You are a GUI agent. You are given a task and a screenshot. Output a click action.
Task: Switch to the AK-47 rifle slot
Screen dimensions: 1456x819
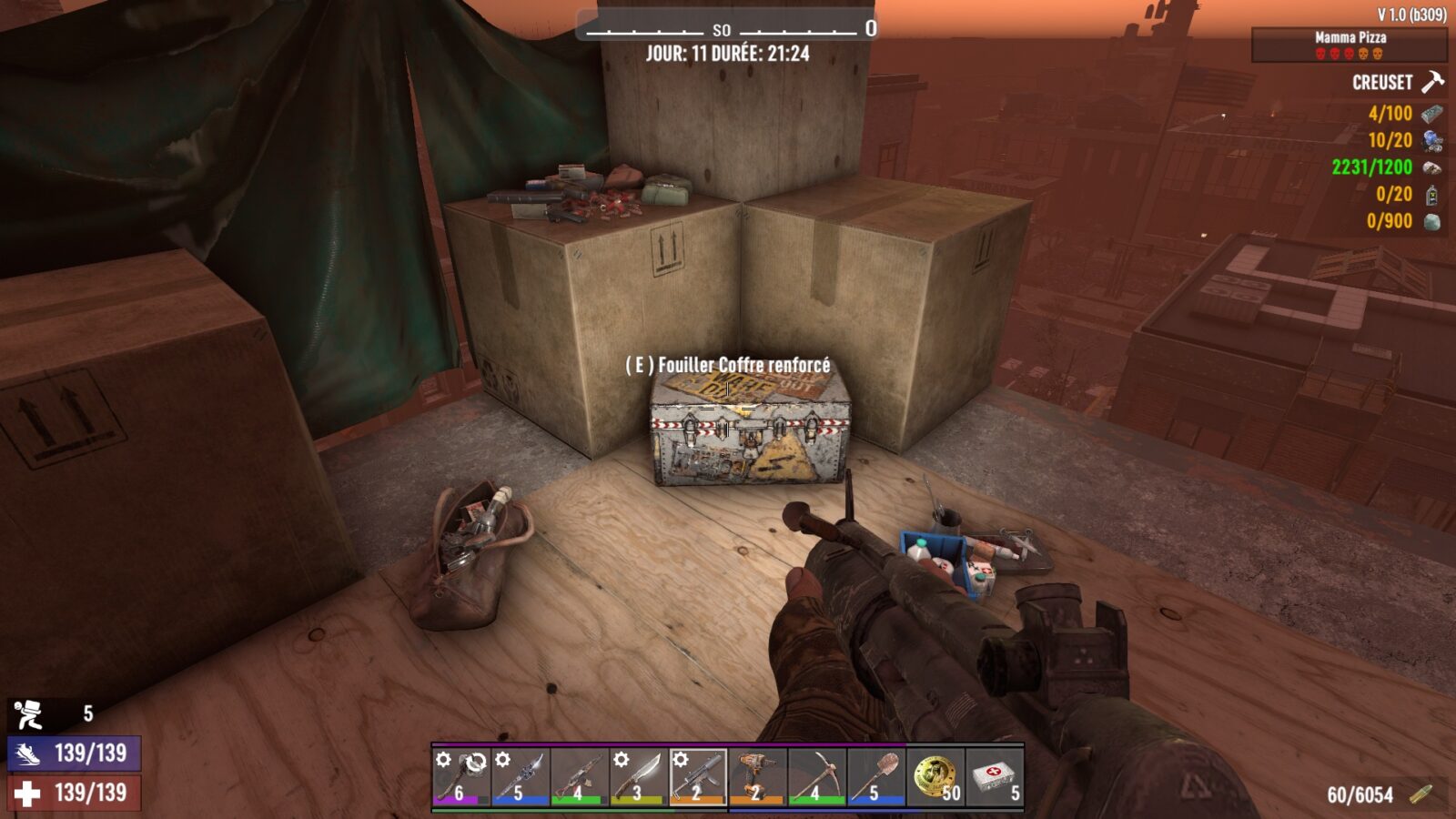tap(579, 776)
